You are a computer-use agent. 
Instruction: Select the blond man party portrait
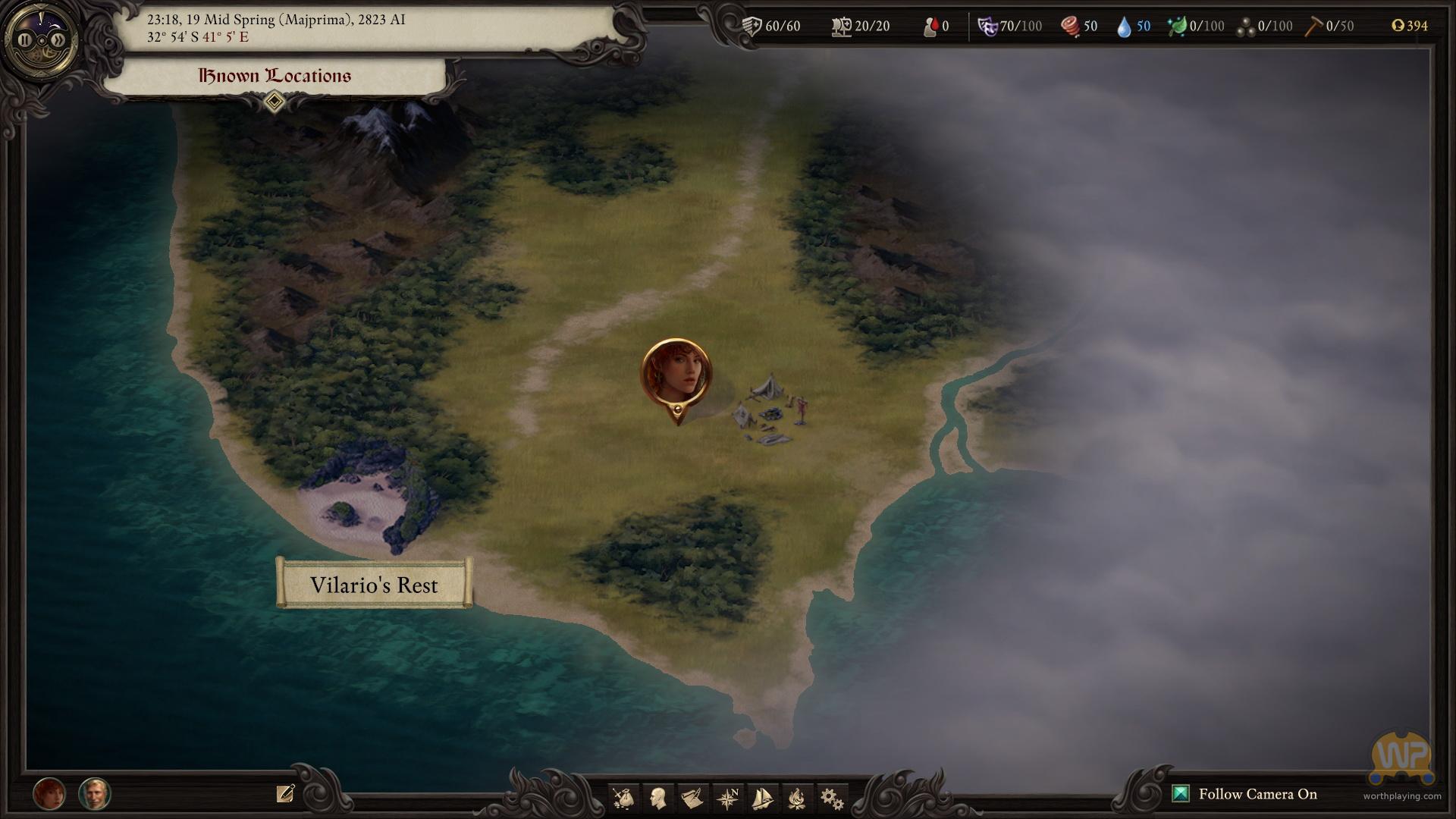point(95,794)
